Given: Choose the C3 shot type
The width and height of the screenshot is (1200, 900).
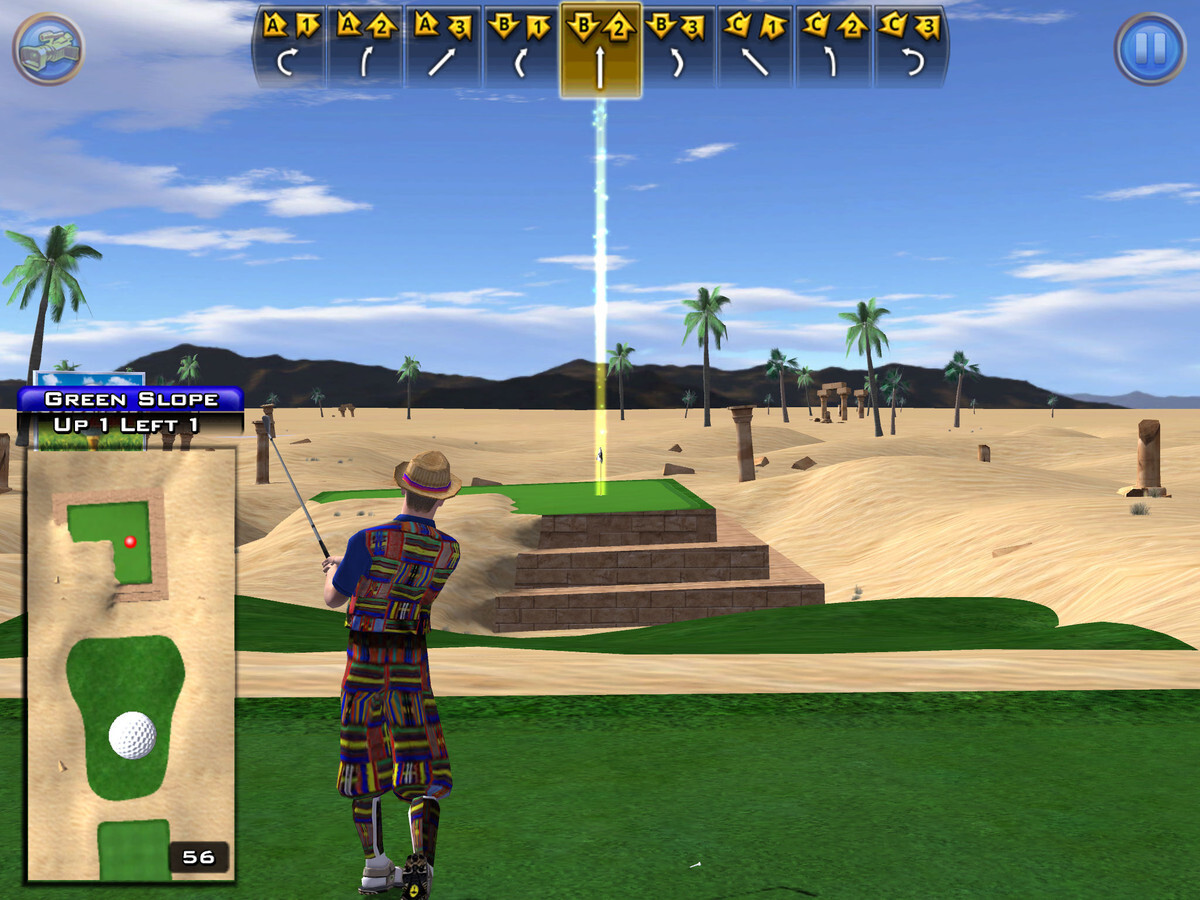Looking at the screenshot, I should tap(910, 47).
